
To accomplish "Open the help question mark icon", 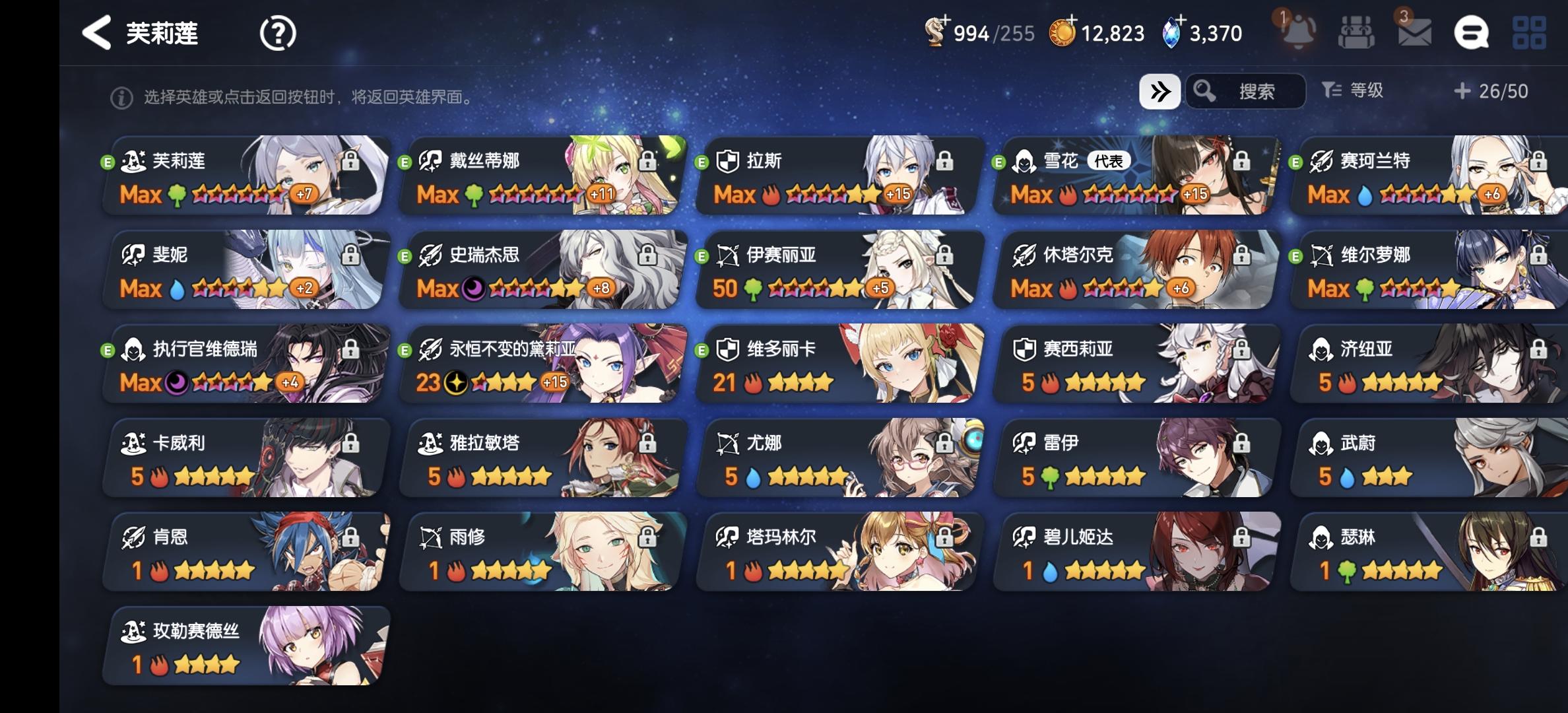I will click(278, 31).
